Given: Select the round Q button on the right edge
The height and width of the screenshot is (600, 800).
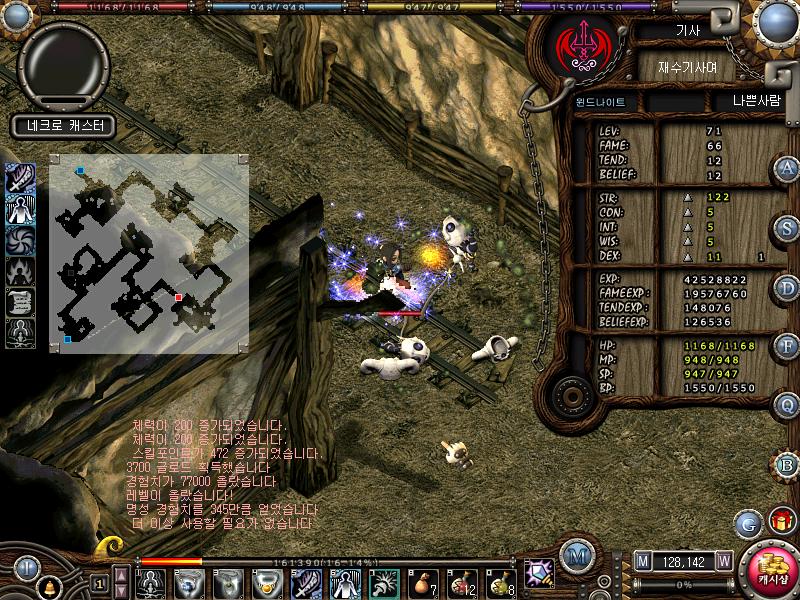Looking at the screenshot, I should (788, 405).
